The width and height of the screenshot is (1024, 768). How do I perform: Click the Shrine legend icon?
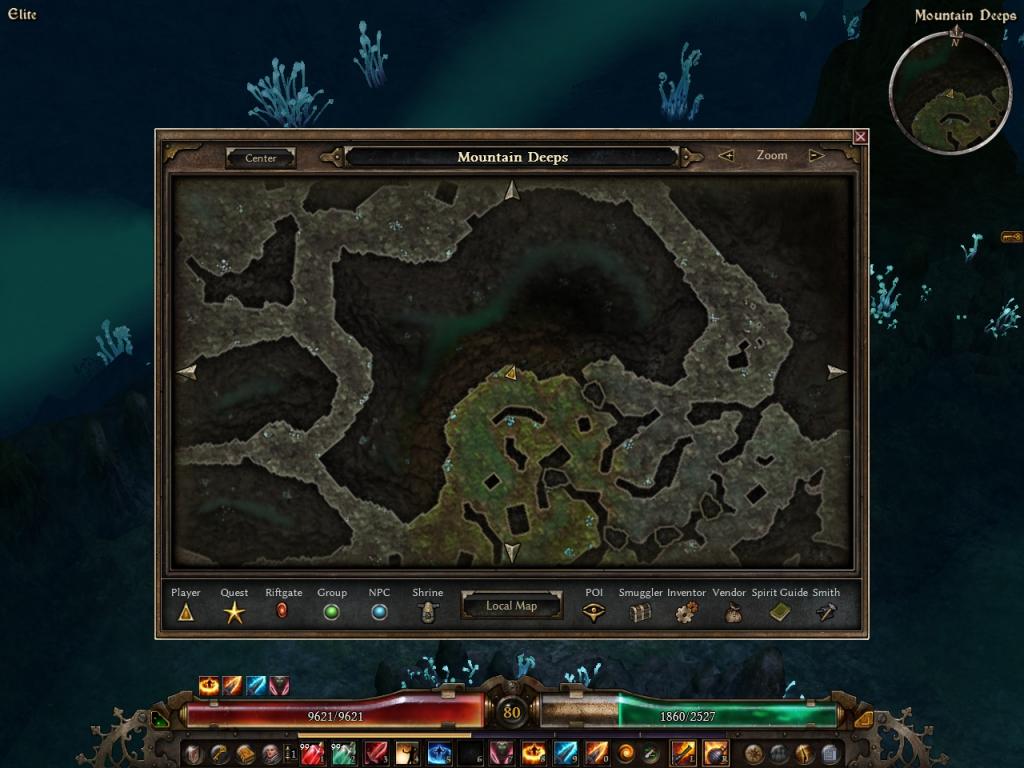[x=428, y=613]
